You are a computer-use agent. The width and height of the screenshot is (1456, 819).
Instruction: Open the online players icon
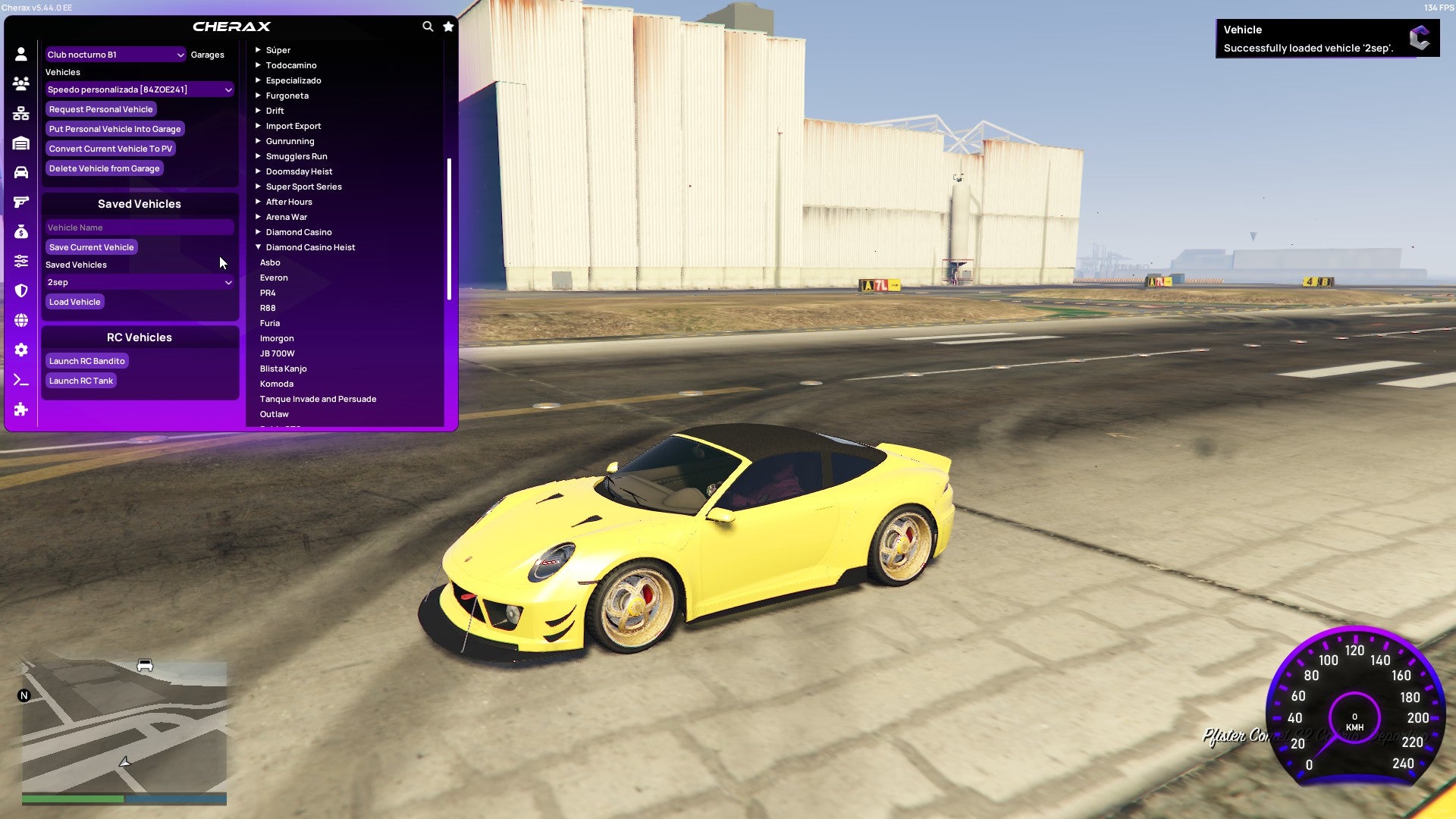pyautogui.click(x=20, y=83)
